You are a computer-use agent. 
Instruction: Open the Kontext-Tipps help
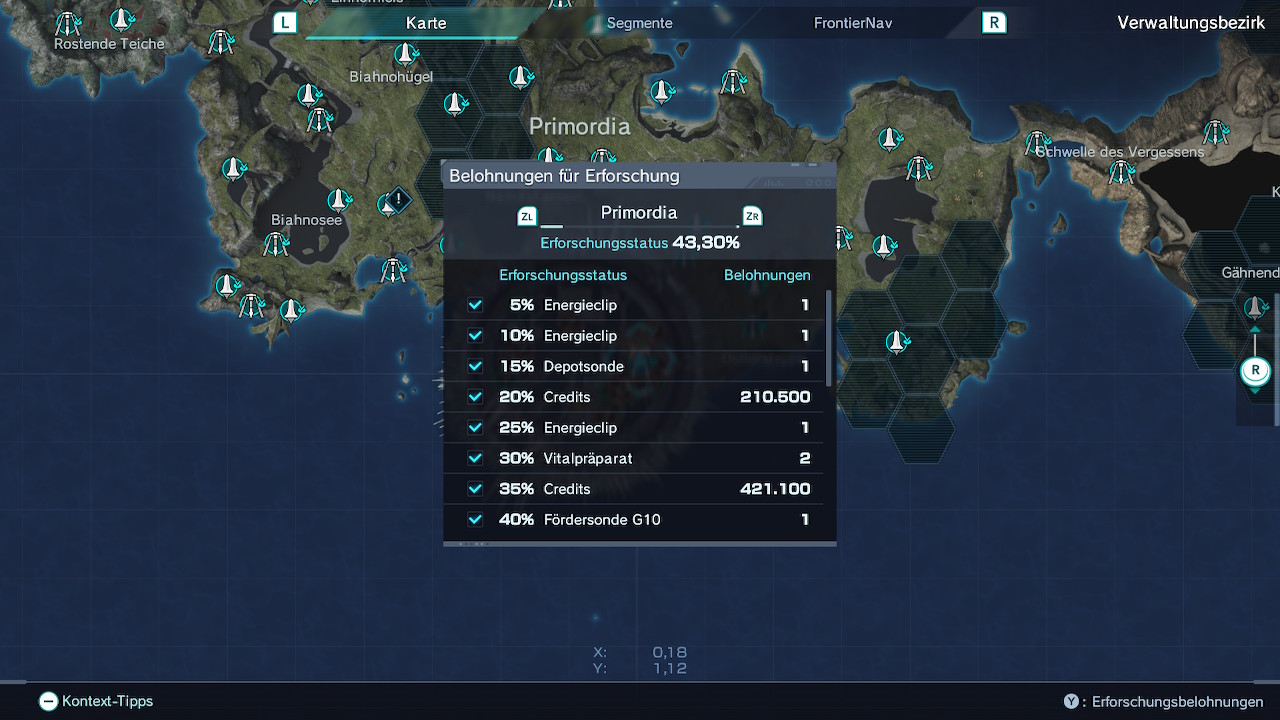[x=96, y=701]
